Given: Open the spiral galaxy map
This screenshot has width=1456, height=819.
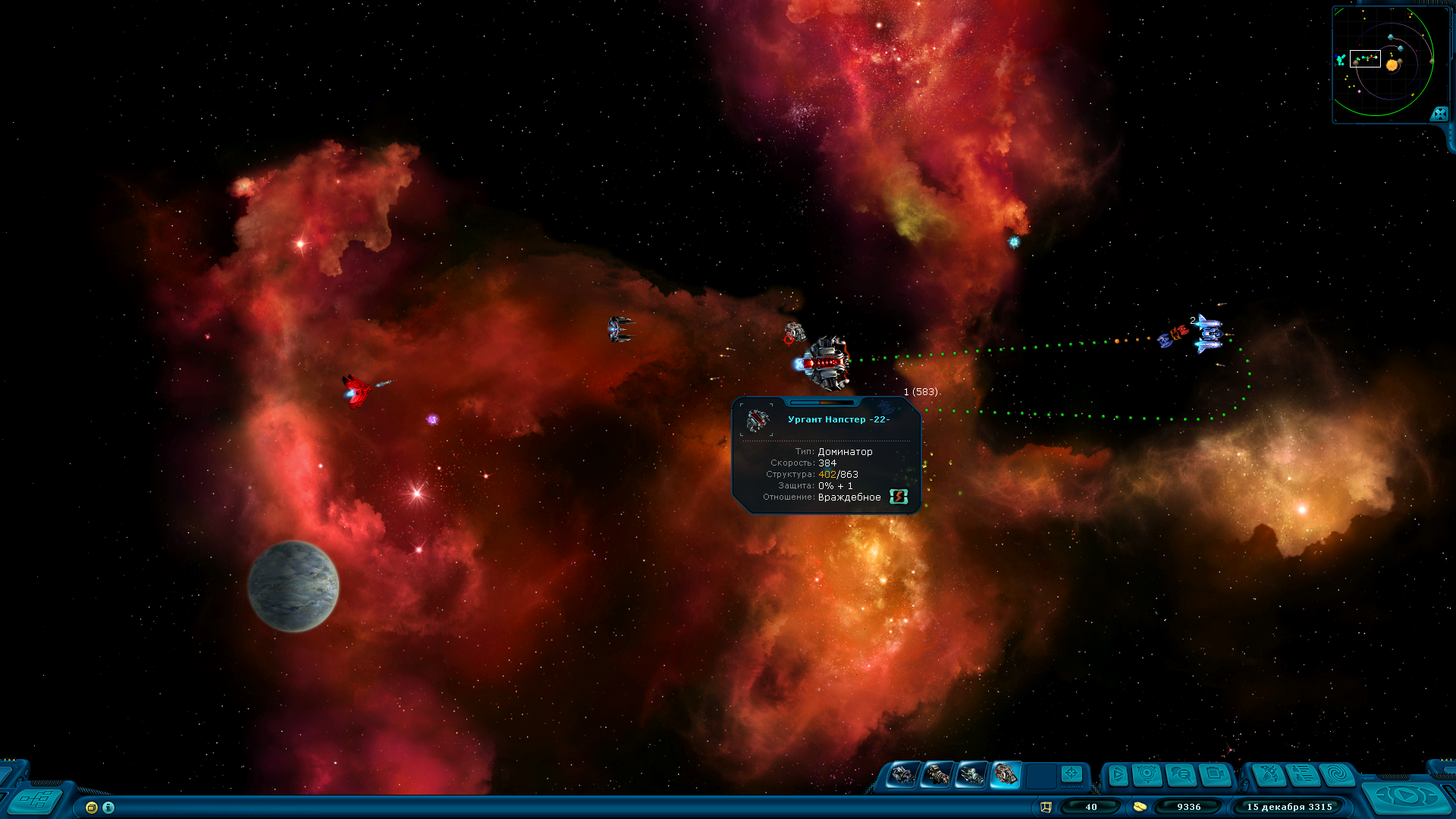Looking at the screenshot, I should tap(1338, 775).
